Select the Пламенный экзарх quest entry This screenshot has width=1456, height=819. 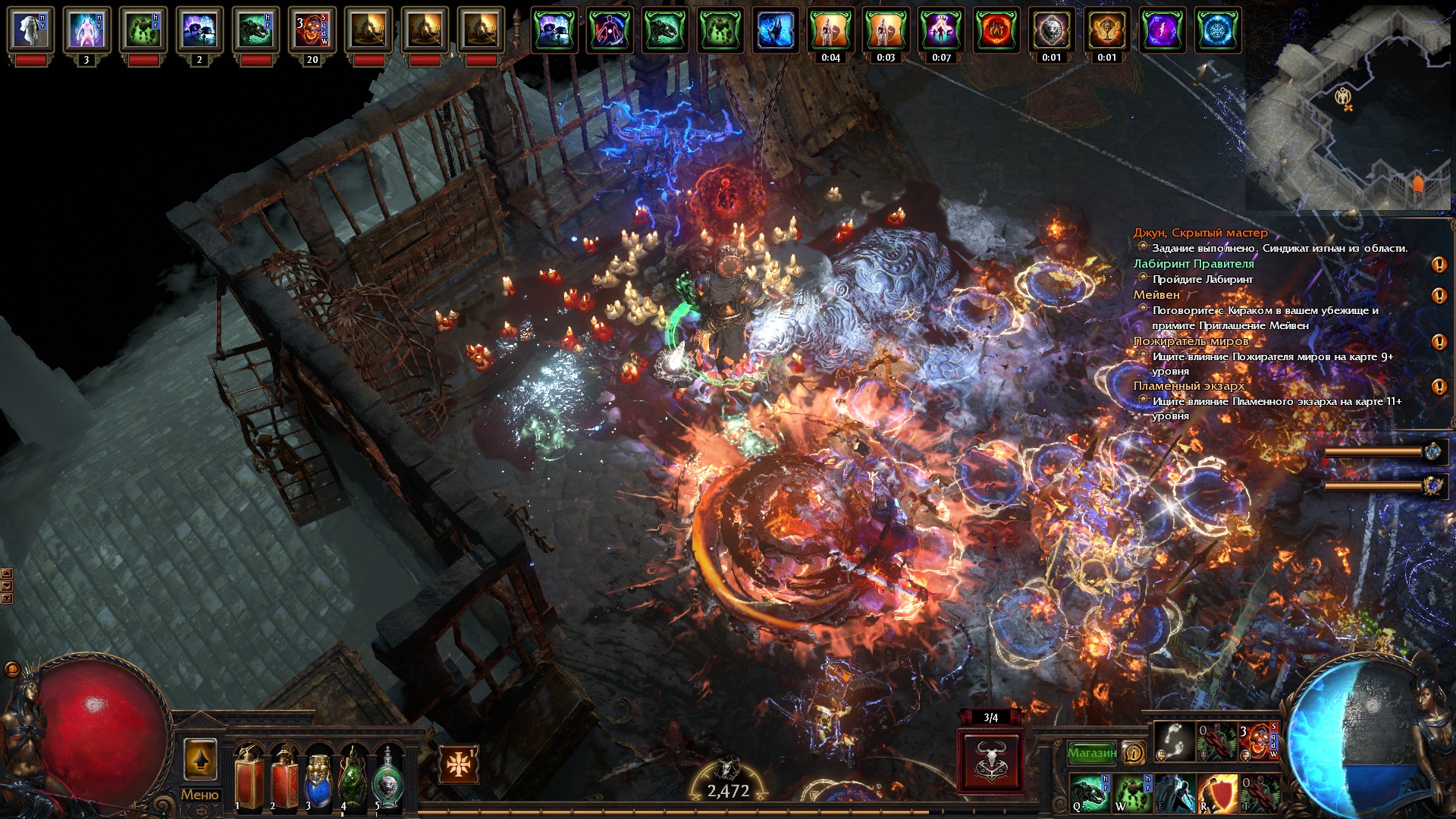point(1189,386)
